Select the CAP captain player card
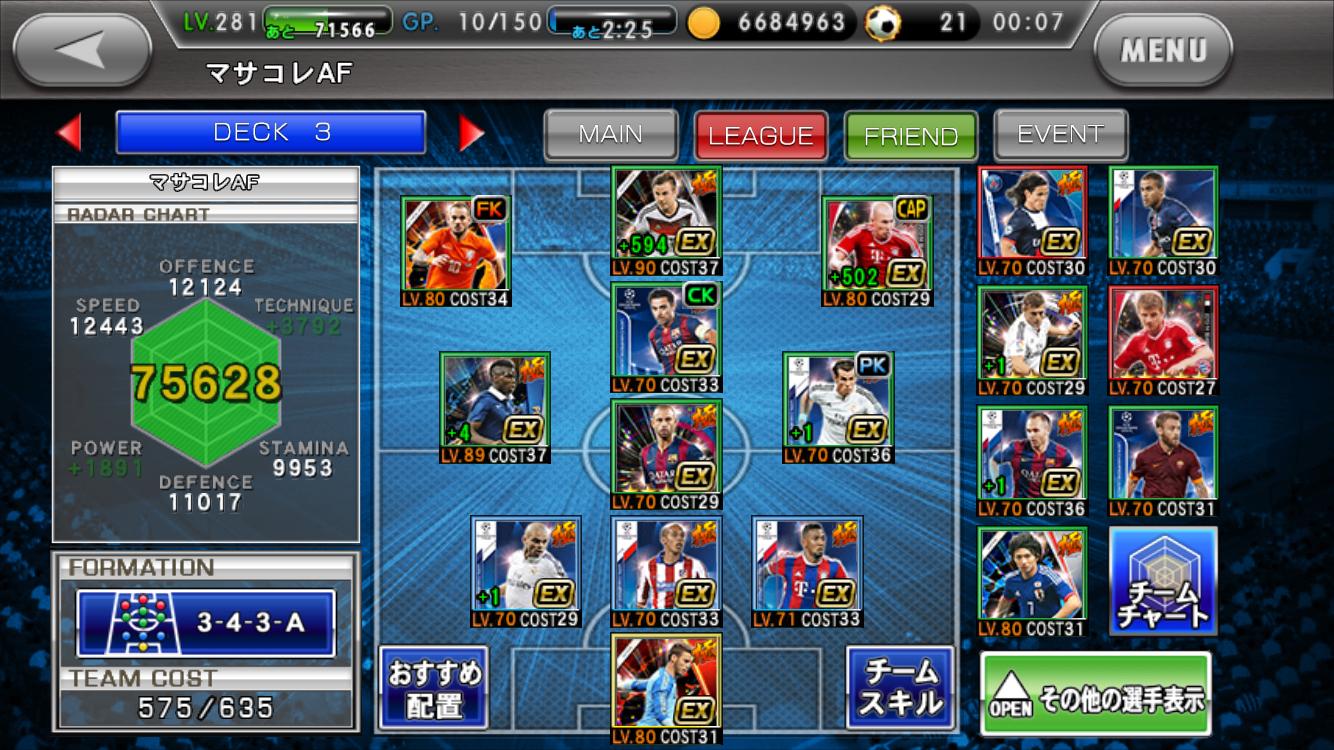Image resolution: width=1334 pixels, height=750 pixels. (x=877, y=250)
